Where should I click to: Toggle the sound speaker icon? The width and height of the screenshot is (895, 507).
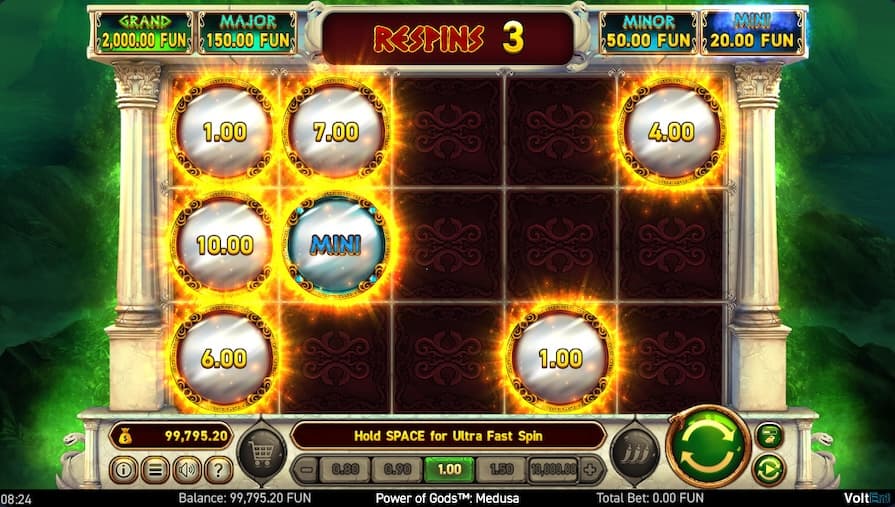(x=187, y=468)
